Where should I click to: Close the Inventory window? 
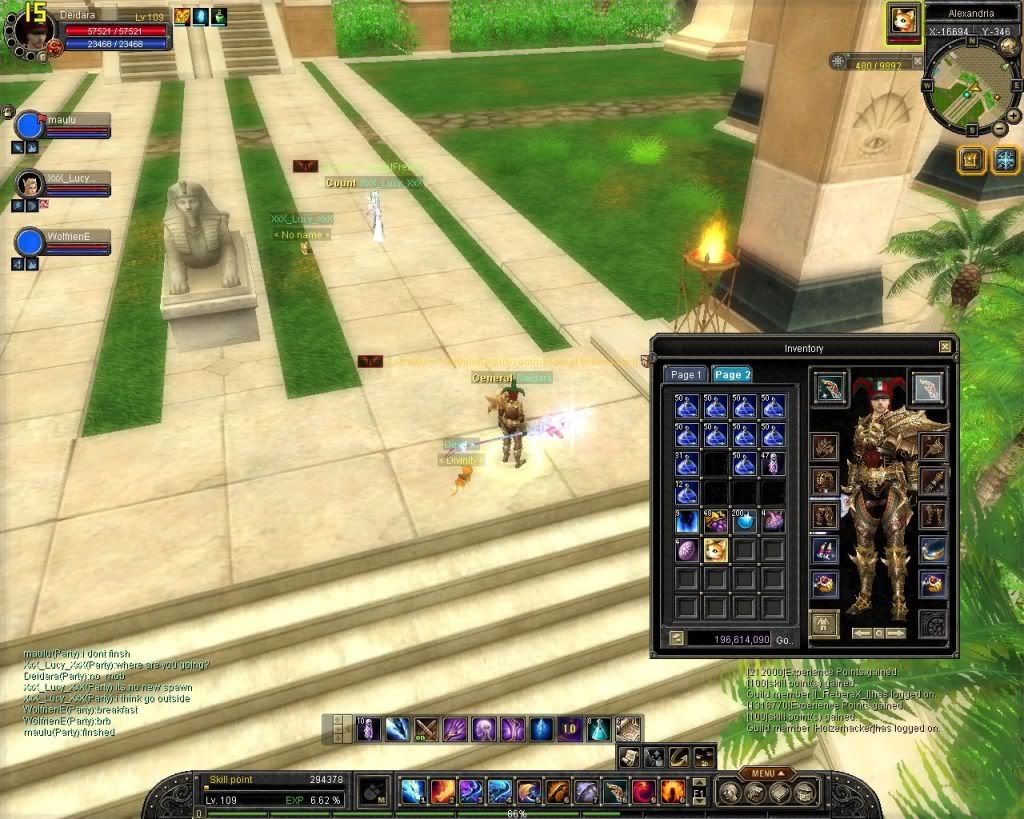coord(945,347)
